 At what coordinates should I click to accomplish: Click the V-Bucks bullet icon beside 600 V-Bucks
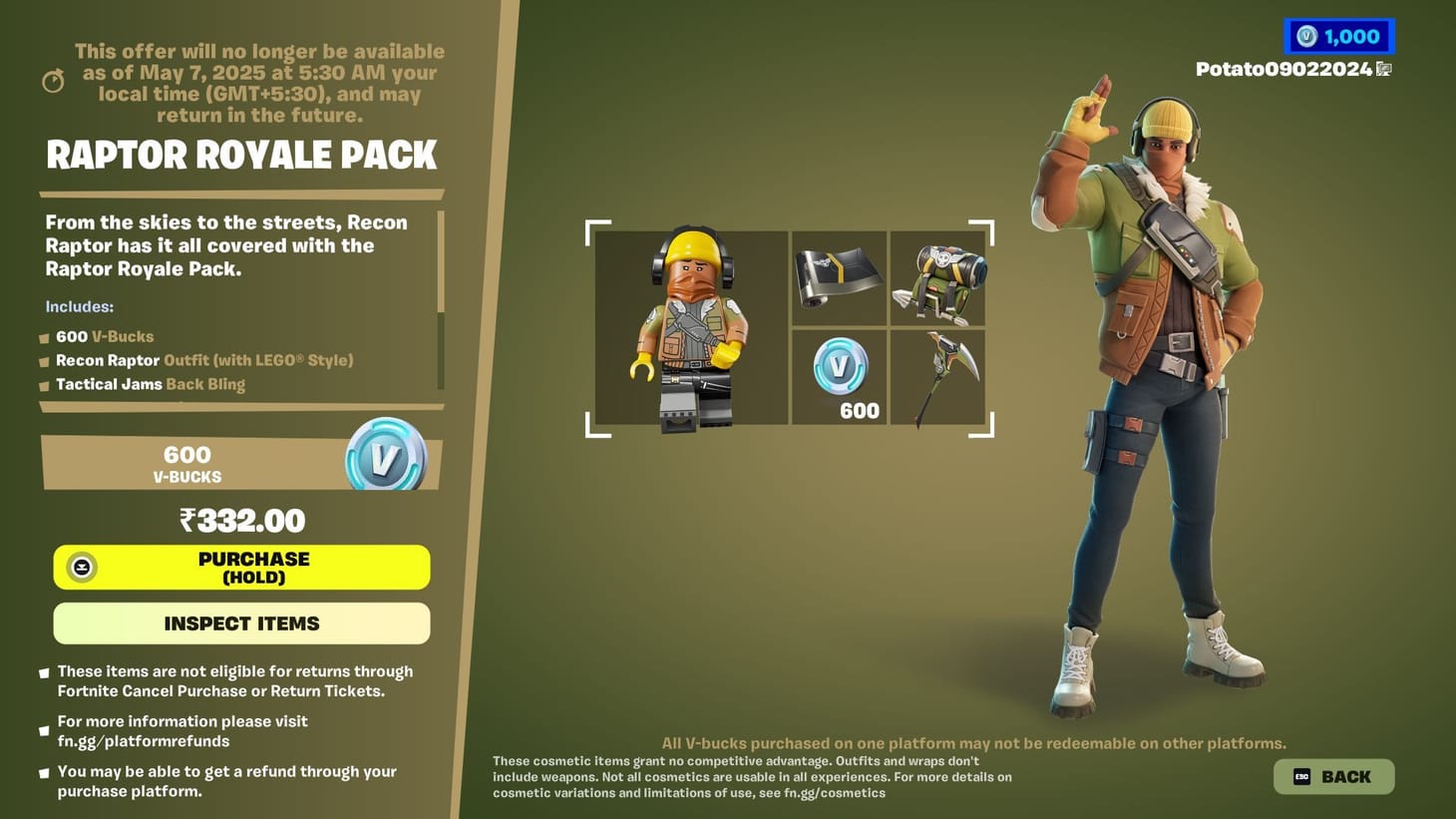(x=44, y=337)
